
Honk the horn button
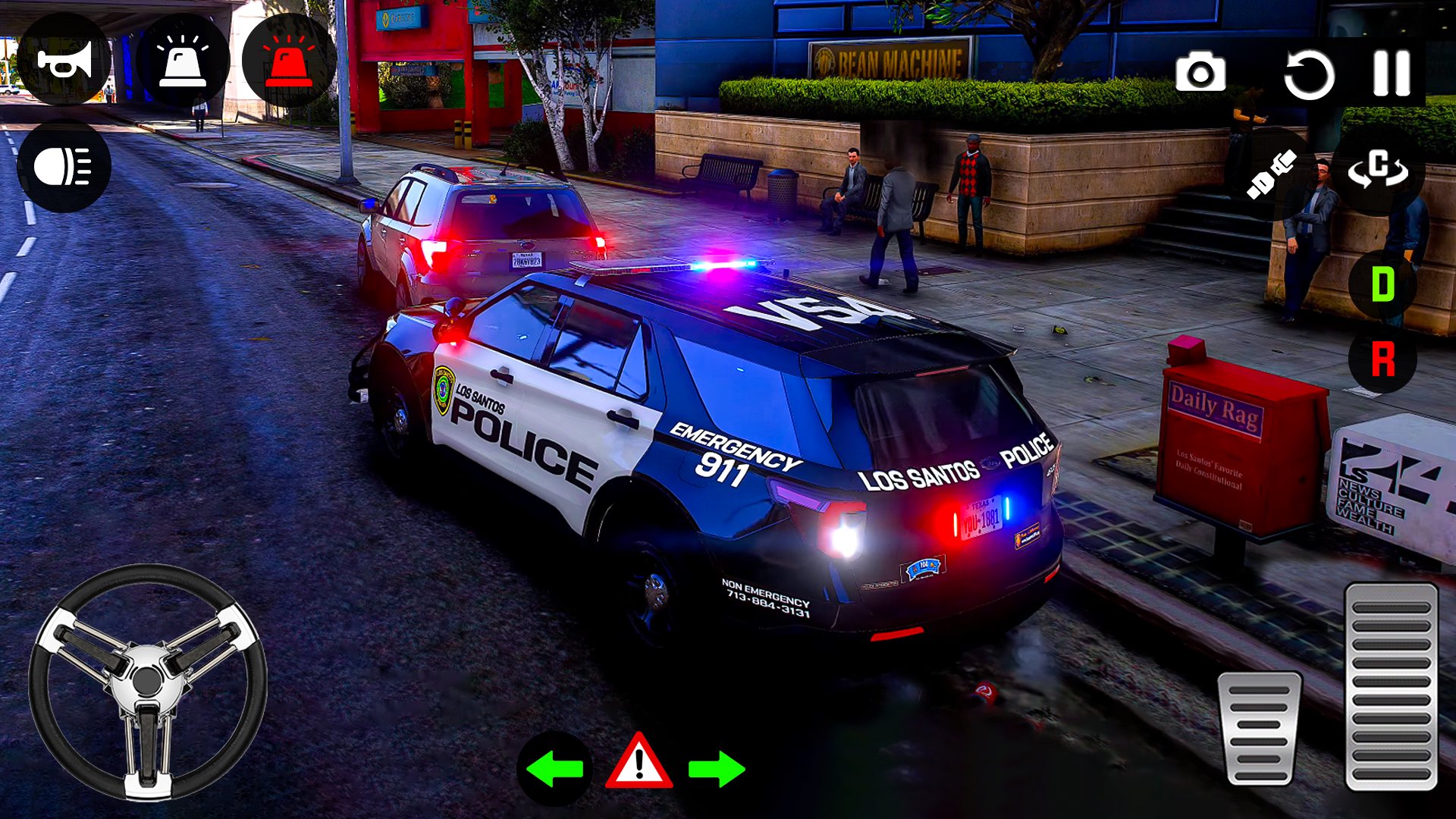pyautogui.click(x=64, y=61)
